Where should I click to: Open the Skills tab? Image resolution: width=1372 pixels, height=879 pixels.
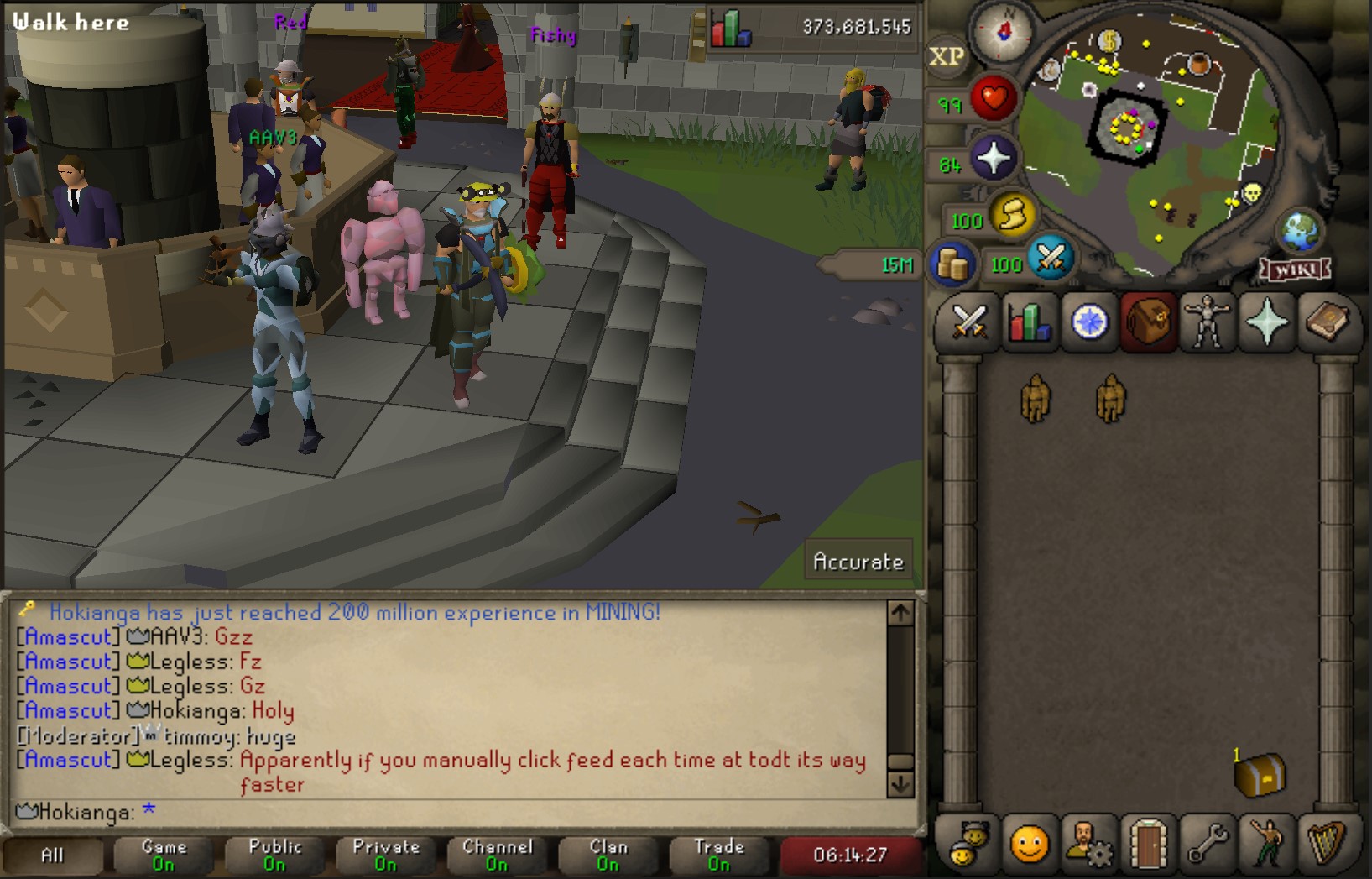coord(1028,323)
